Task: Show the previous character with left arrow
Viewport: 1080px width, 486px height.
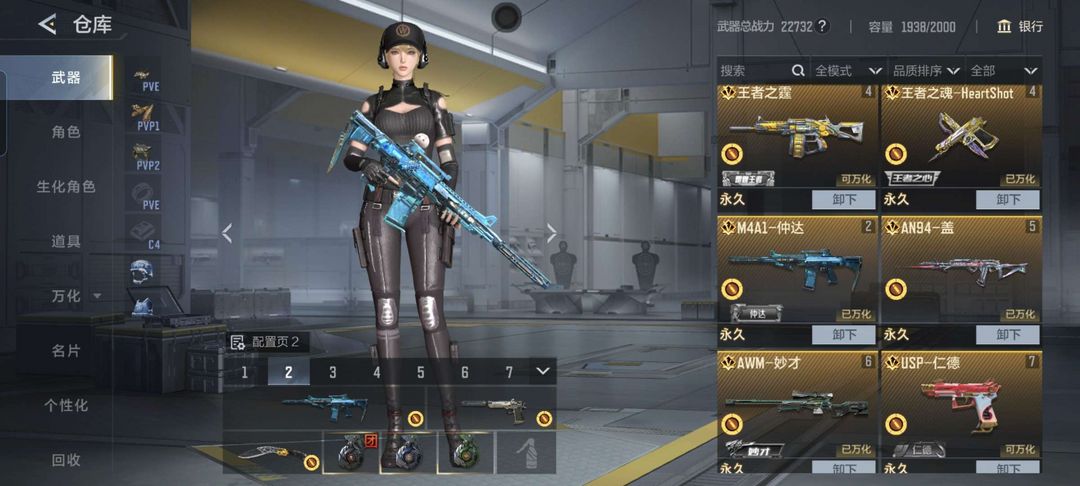Action: 227,233
